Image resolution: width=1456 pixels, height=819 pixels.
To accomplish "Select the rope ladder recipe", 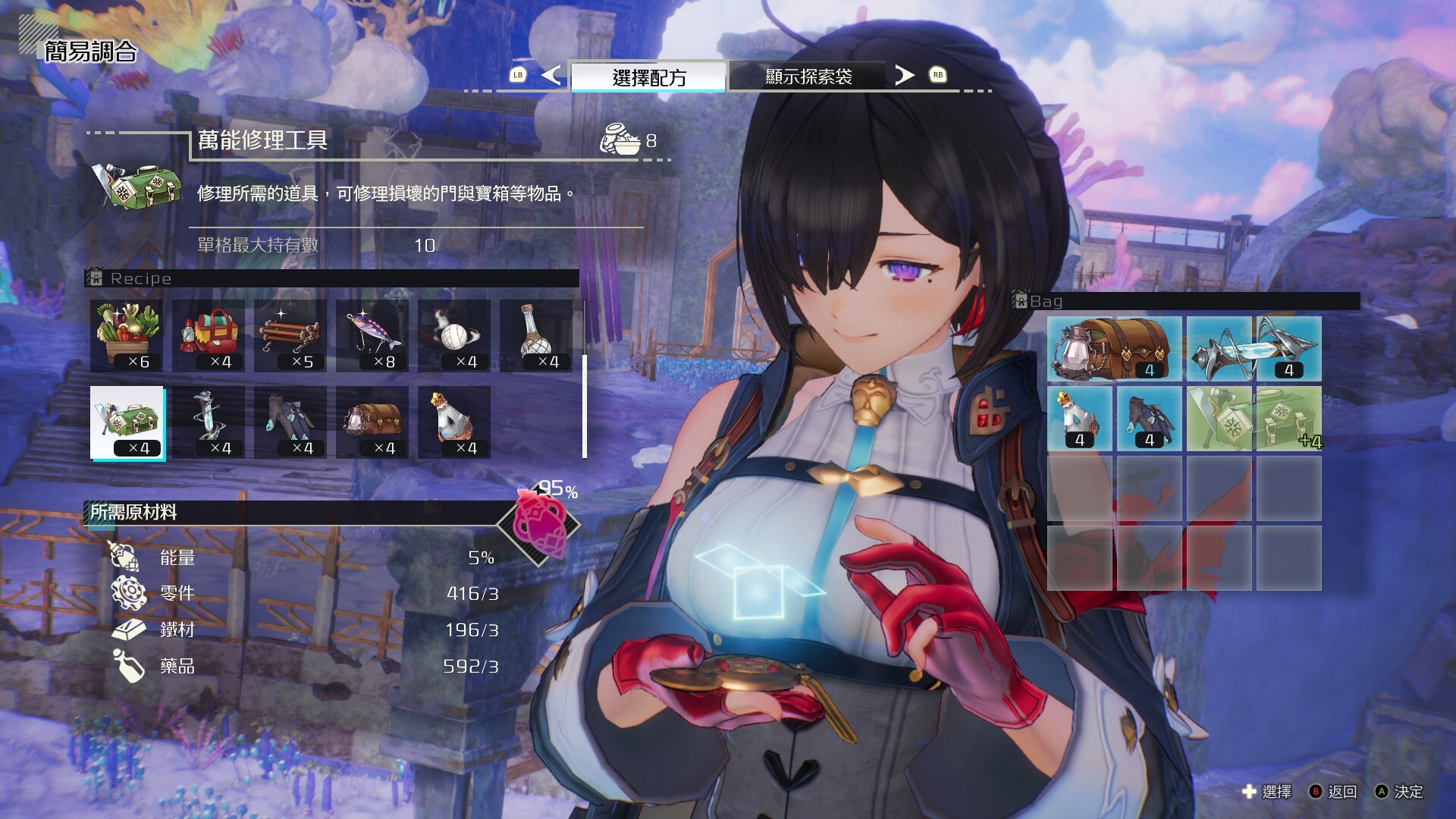I will [290, 335].
